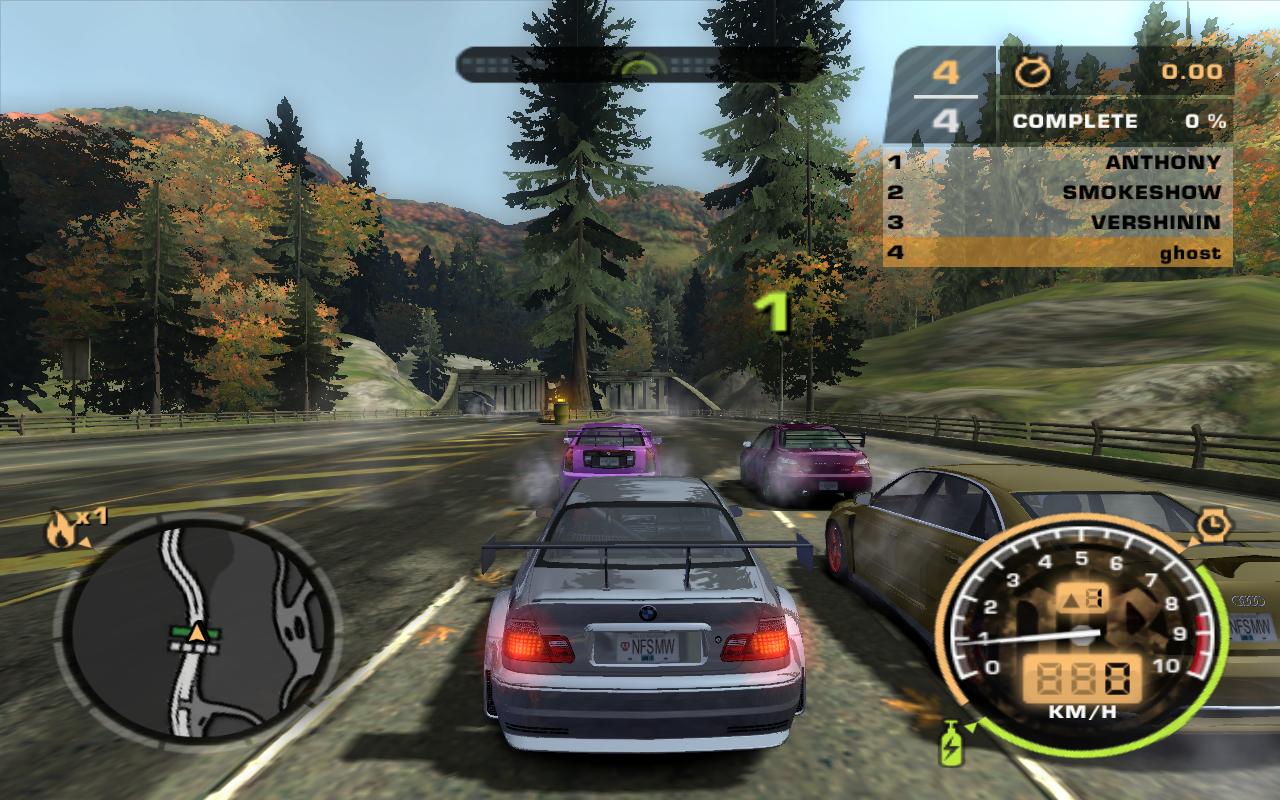
Task: Click the player arrow marker on the minimap
Action: [198, 632]
